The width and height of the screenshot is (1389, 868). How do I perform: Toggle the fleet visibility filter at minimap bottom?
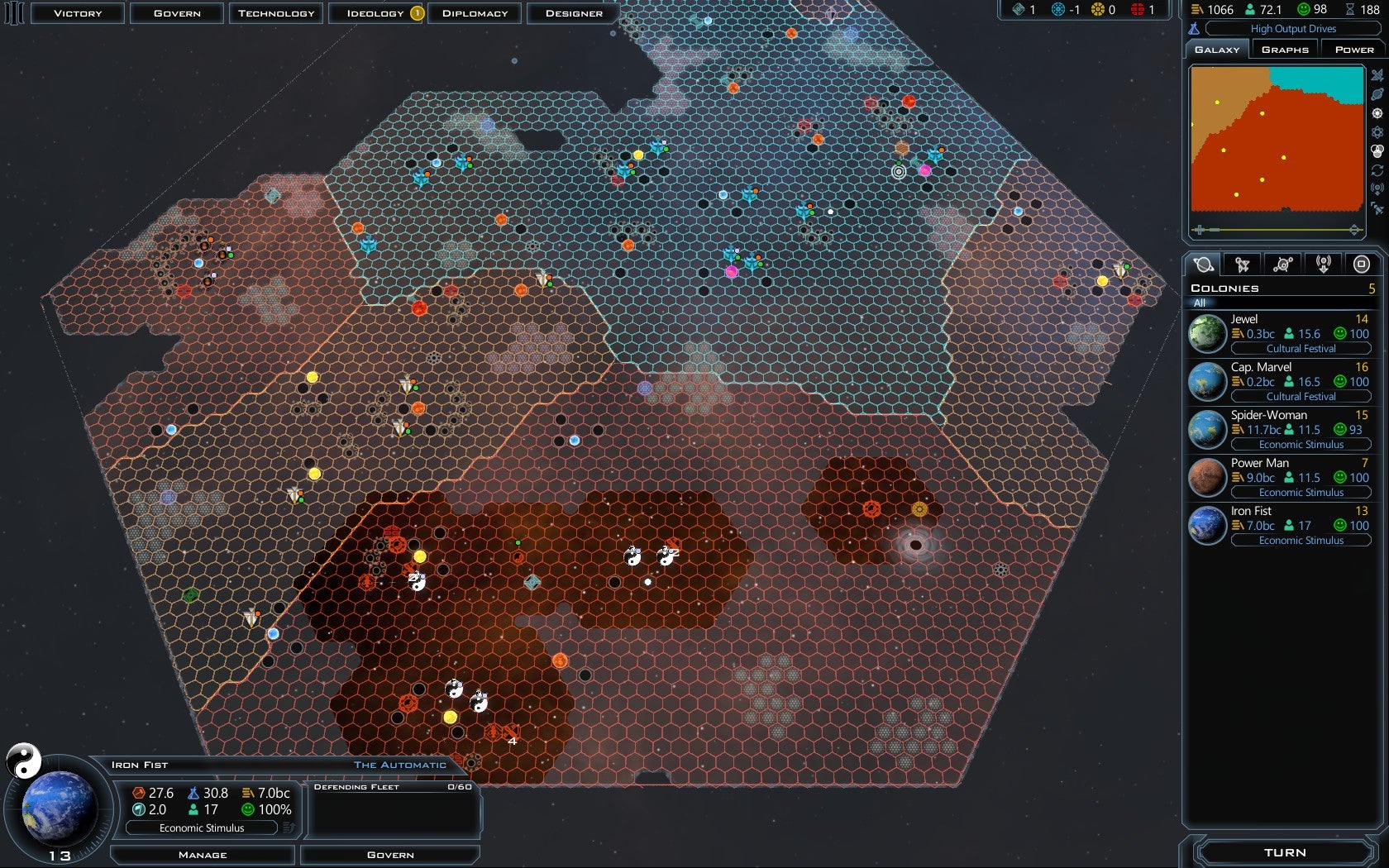(1377, 207)
